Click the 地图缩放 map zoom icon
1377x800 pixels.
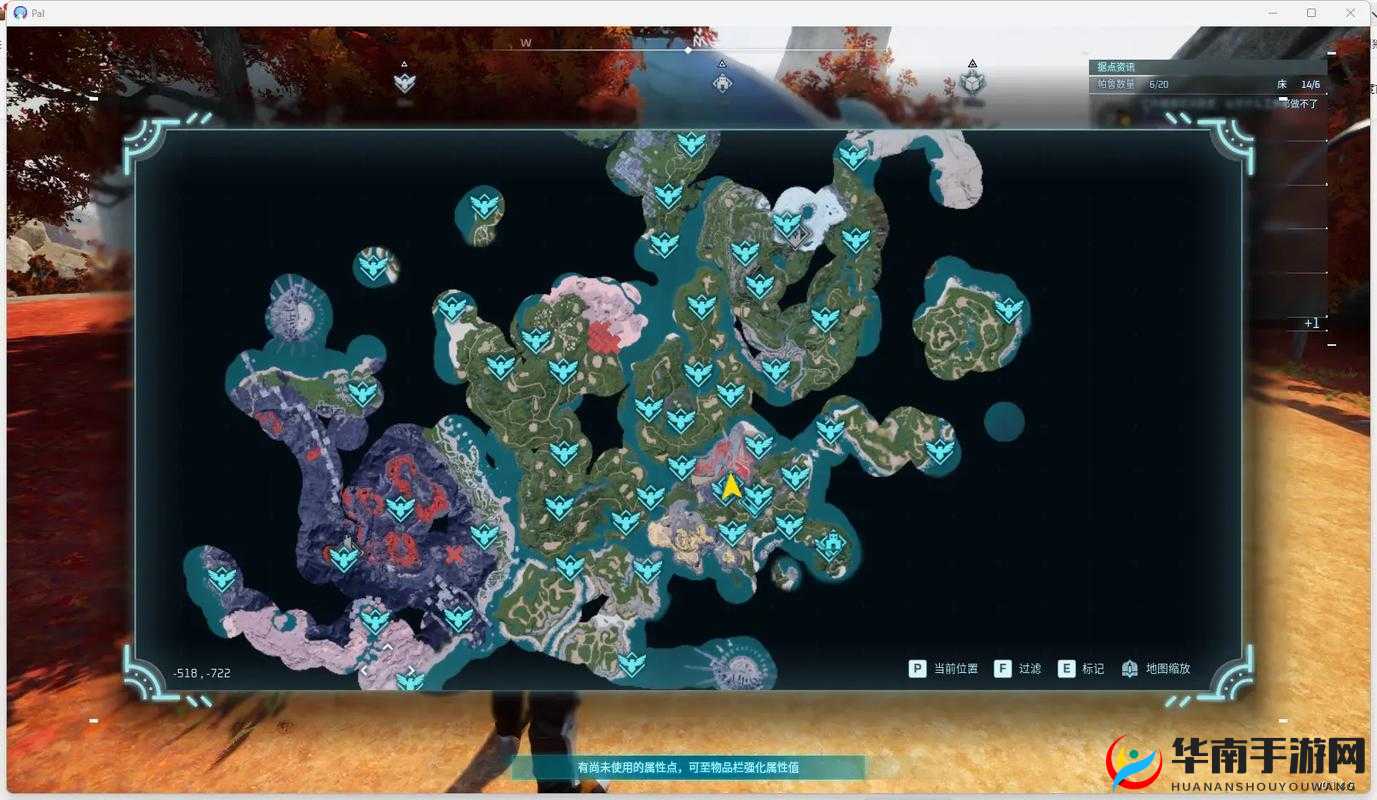(1129, 668)
